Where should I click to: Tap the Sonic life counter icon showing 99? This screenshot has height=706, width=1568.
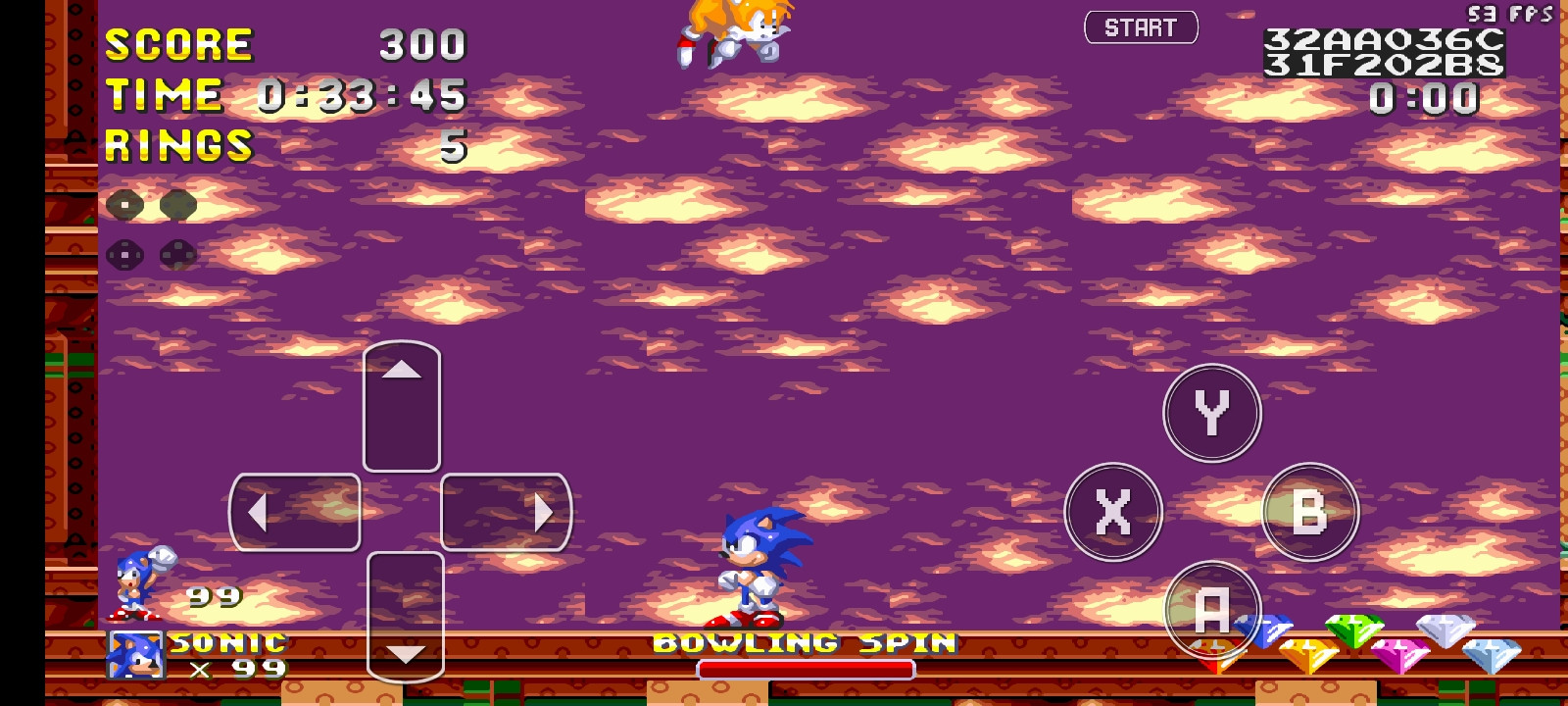(134, 586)
